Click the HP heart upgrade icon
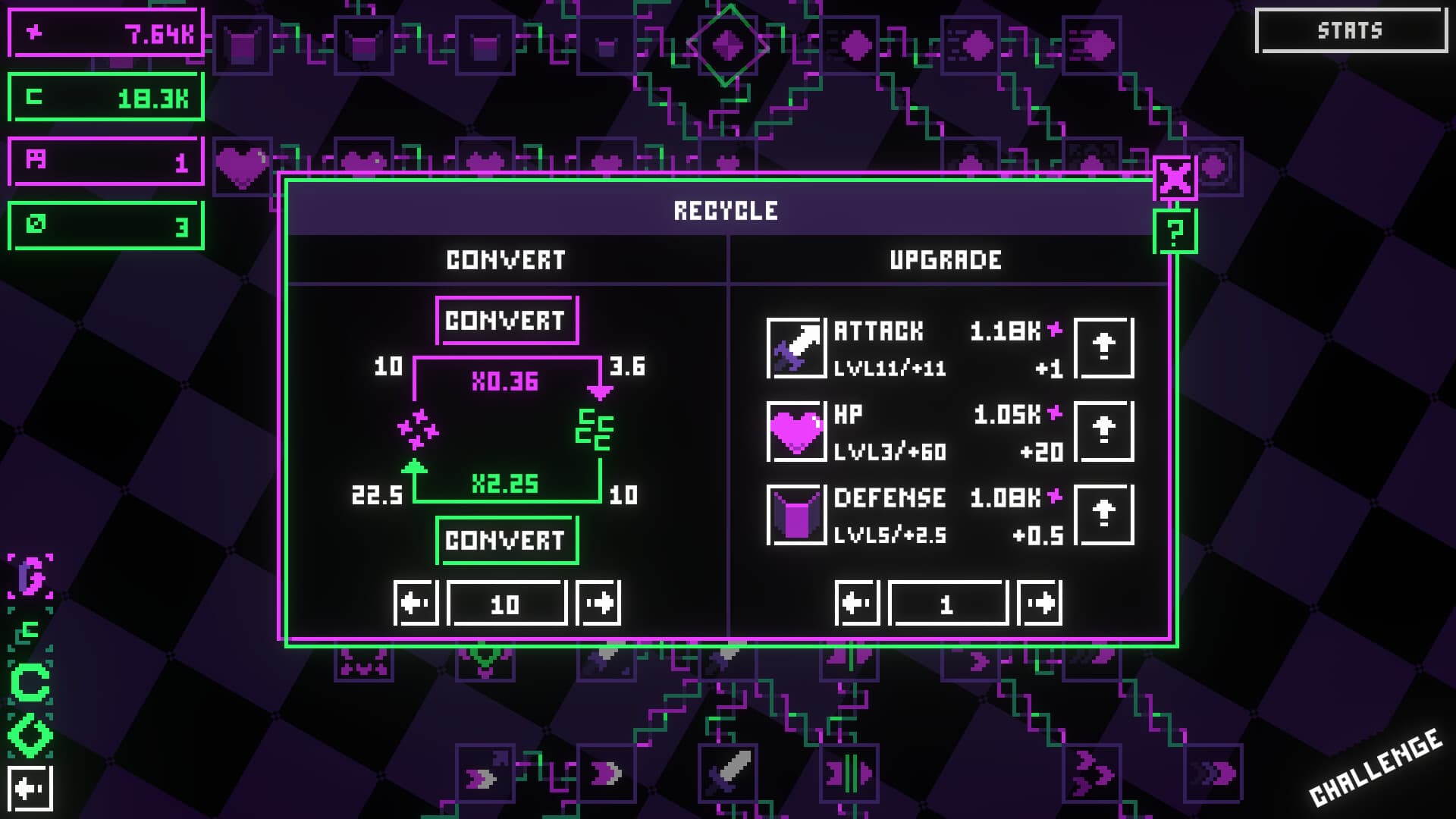The width and height of the screenshot is (1456, 819). [797, 432]
